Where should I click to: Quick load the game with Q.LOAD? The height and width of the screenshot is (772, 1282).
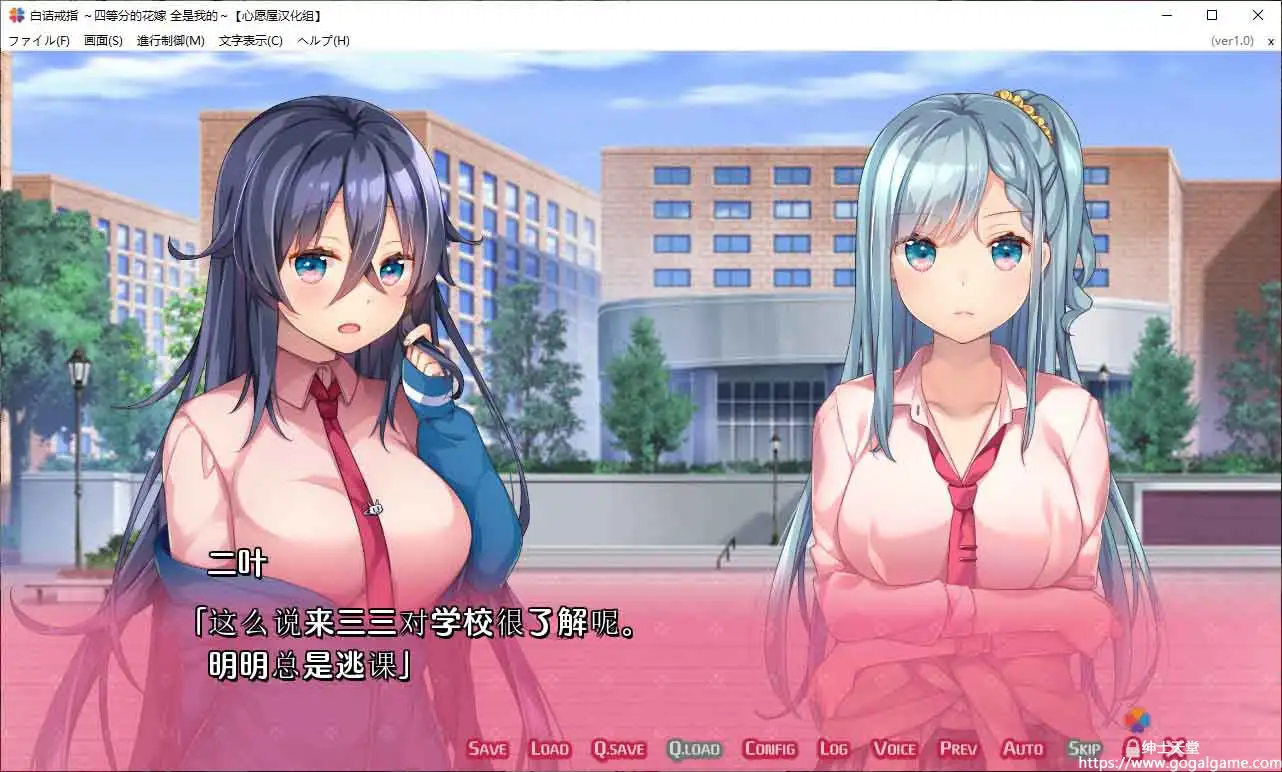click(x=695, y=748)
